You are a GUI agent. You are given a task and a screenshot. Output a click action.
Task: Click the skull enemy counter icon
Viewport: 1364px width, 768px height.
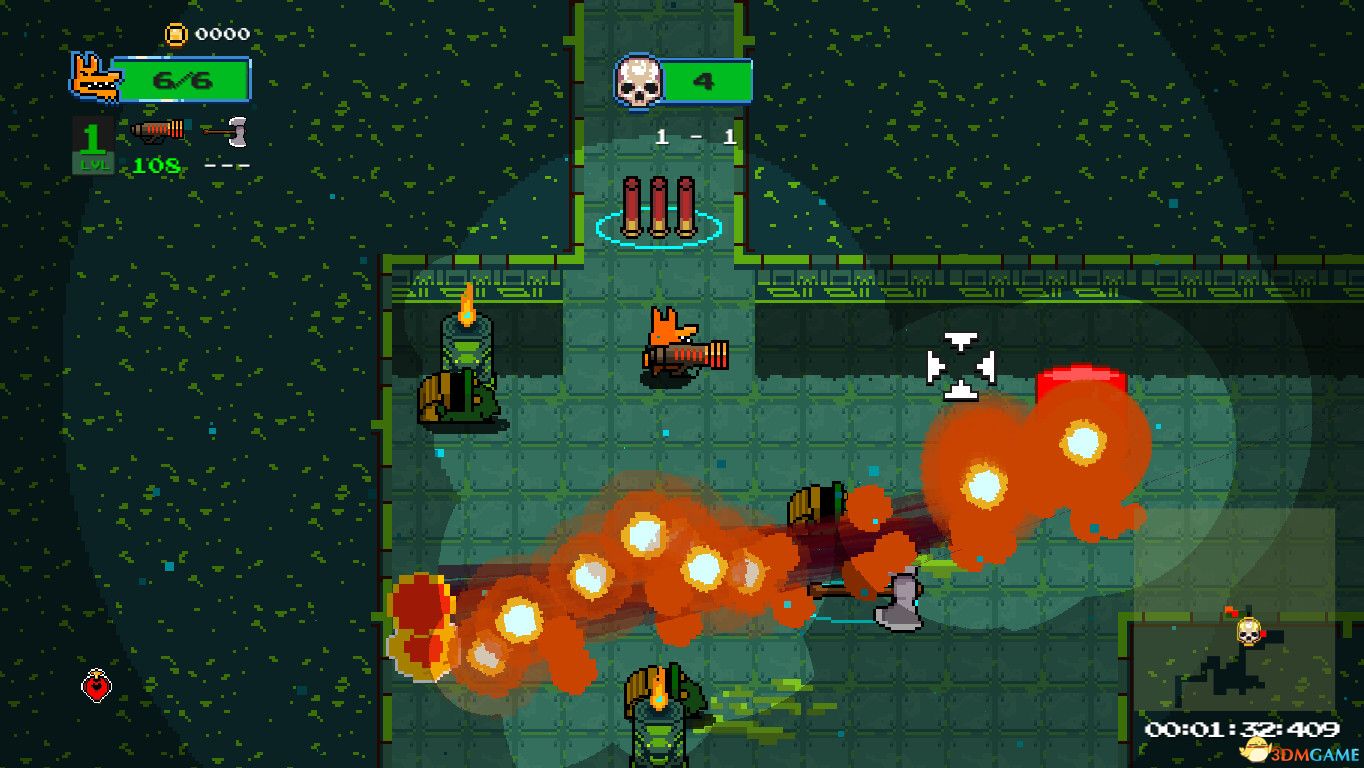(x=638, y=81)
